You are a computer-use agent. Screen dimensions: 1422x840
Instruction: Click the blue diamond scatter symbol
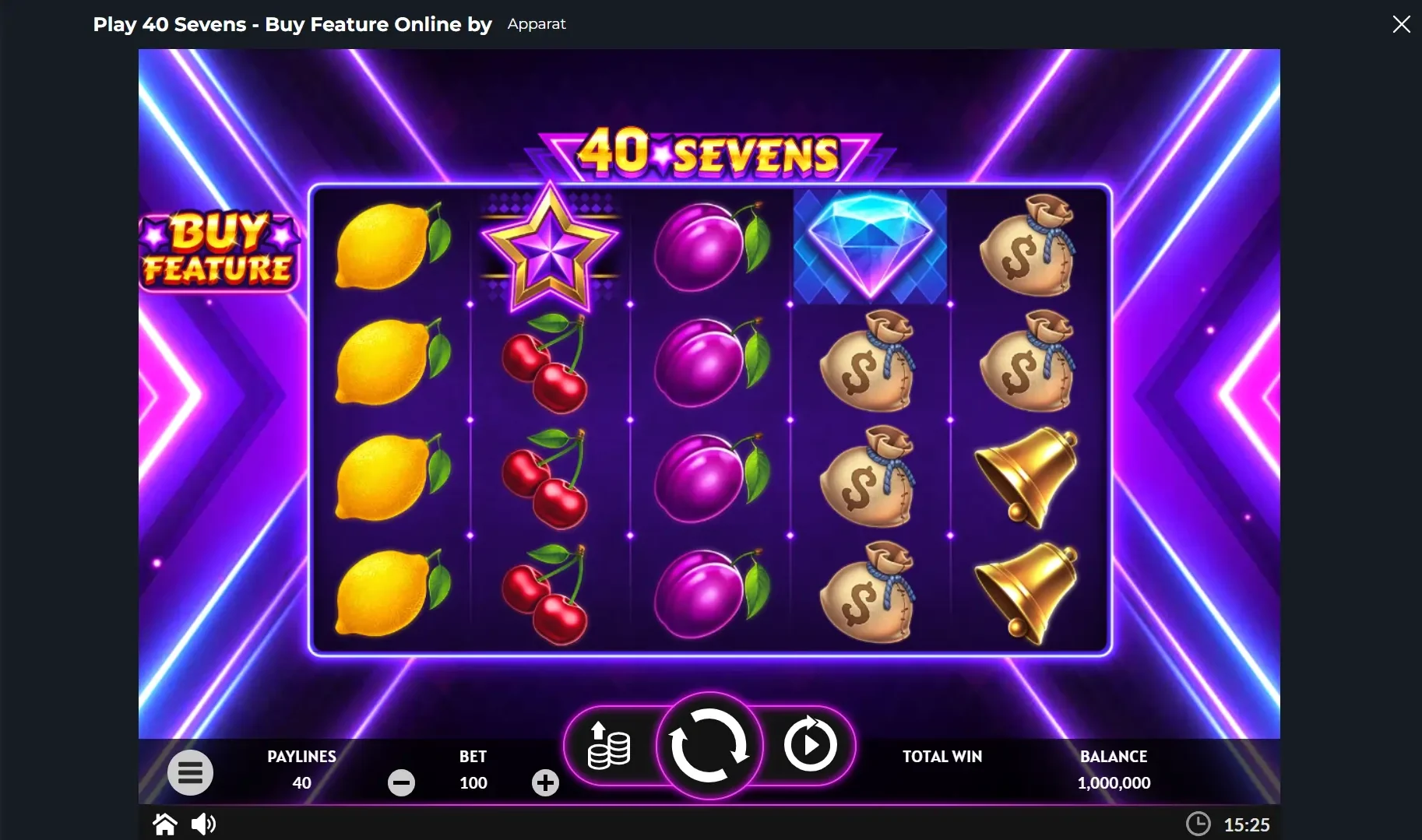869,246
